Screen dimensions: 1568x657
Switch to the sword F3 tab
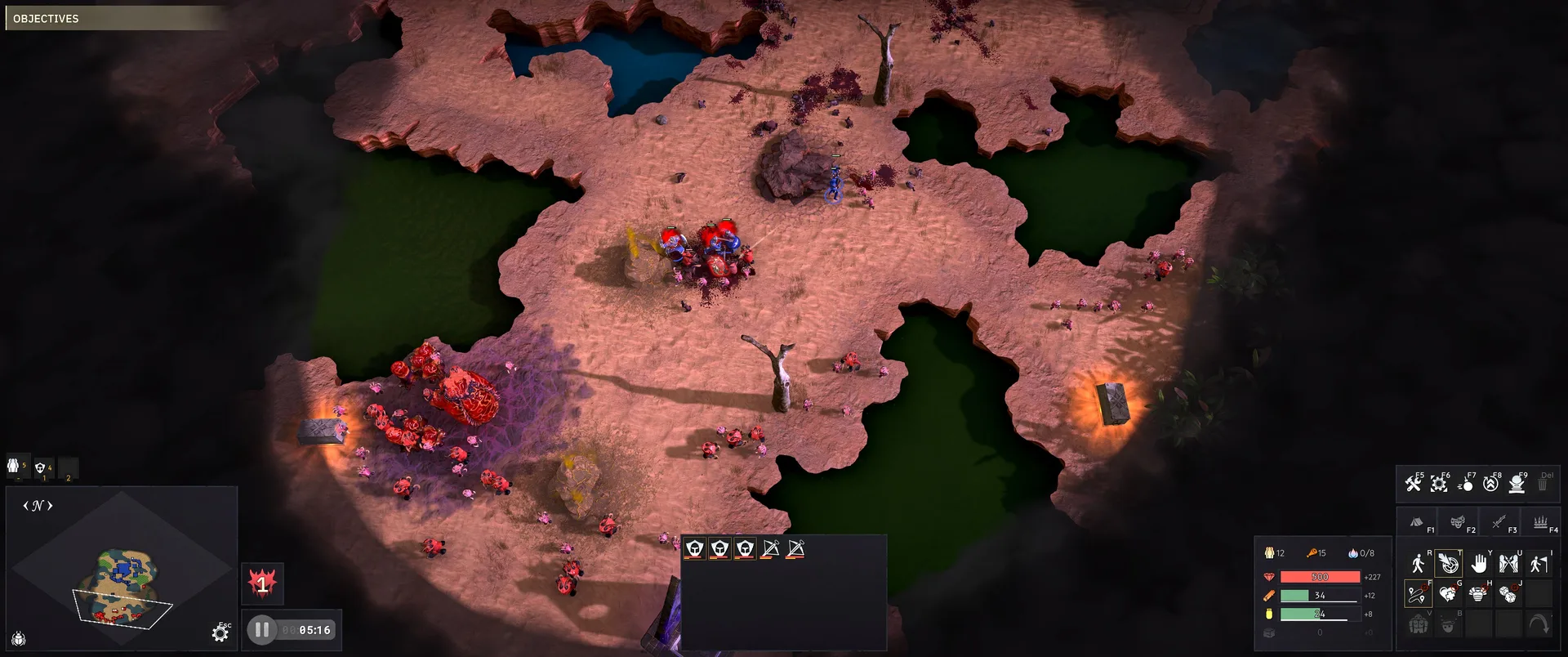(x=1499, y=521)
